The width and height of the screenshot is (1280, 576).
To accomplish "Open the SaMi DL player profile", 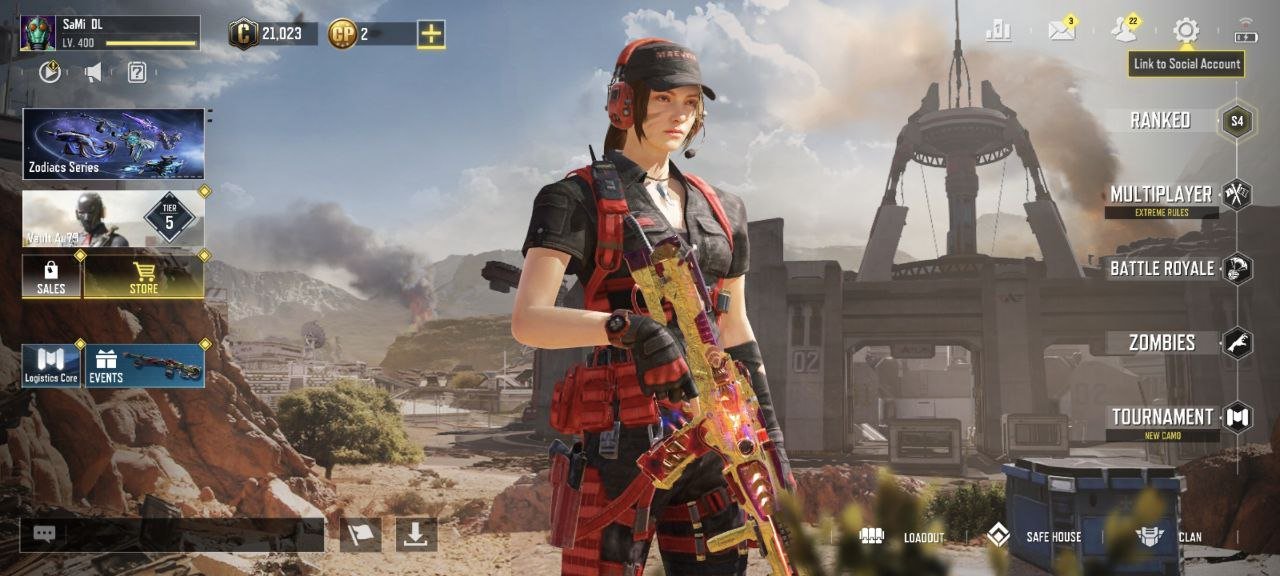I will (110, 33).
